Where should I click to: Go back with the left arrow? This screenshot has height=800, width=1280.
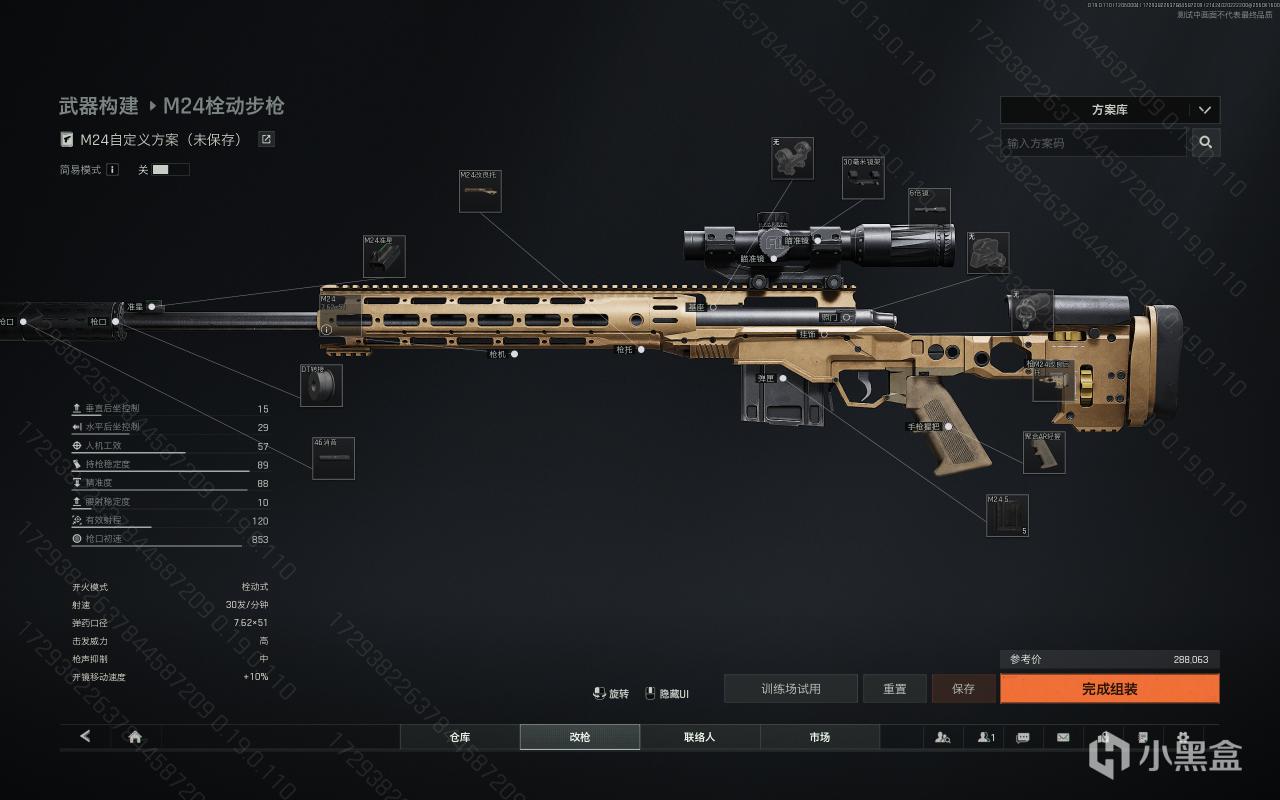(x=85, y=737)
